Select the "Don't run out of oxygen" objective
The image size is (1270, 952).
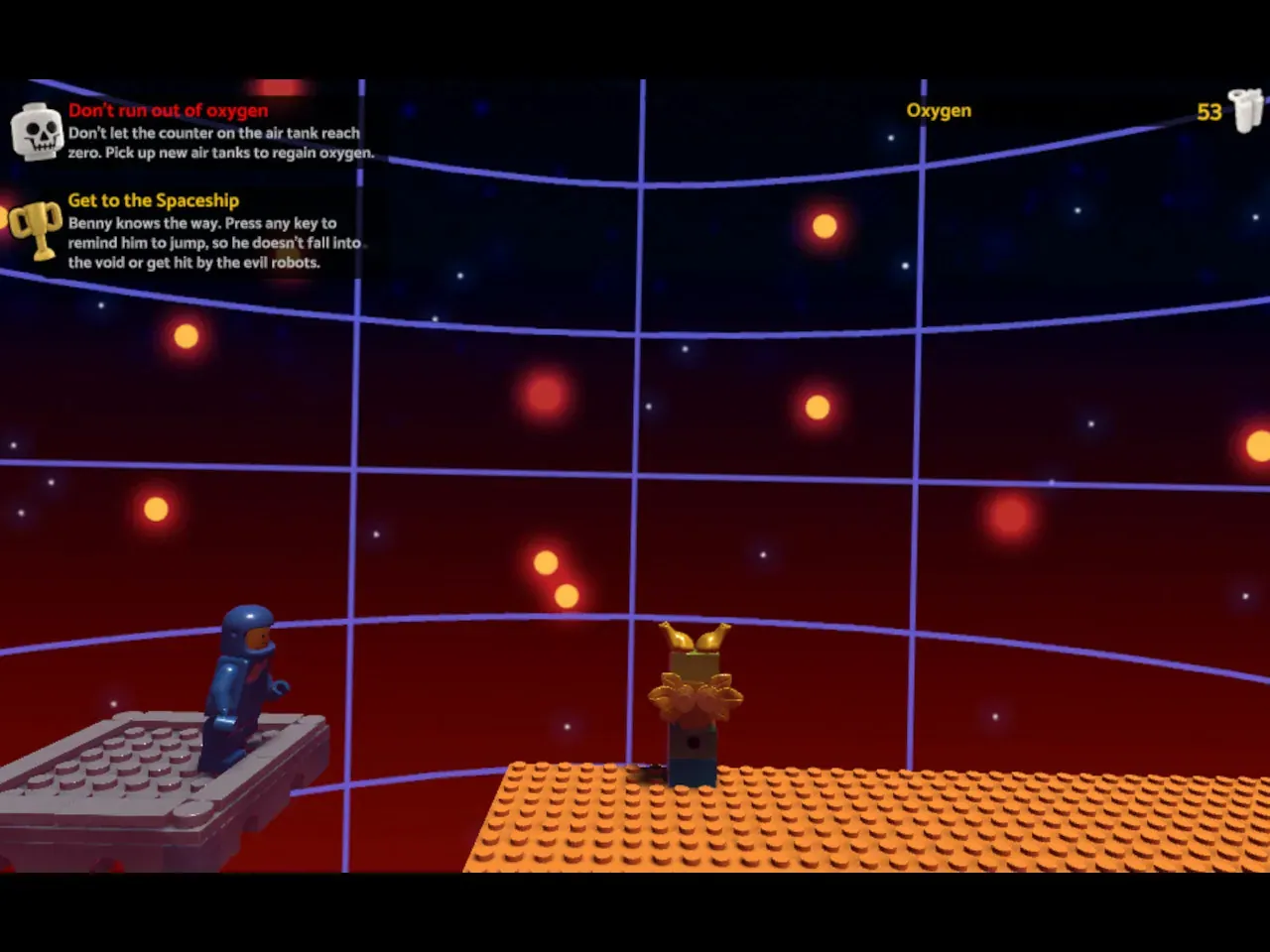coord(168,111)
